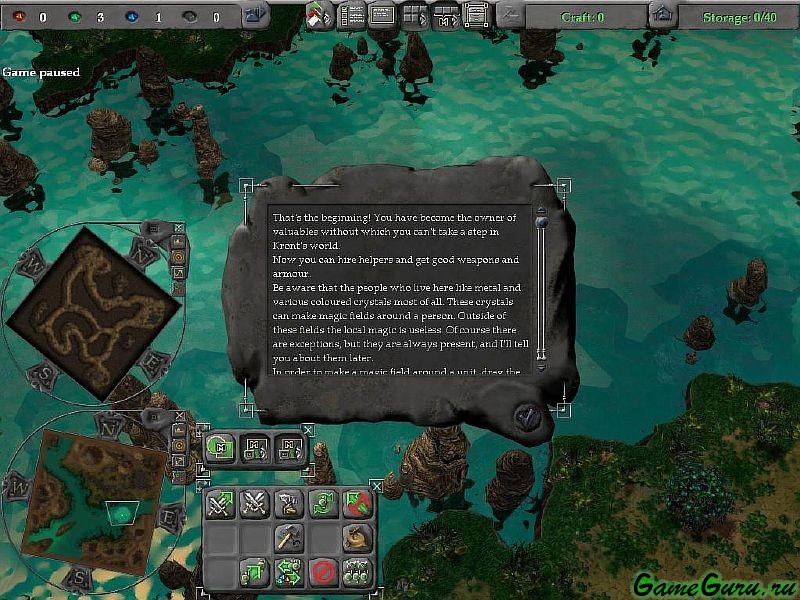
Task: Click the grid layout toolbar button
Action: tap(414, 14)
